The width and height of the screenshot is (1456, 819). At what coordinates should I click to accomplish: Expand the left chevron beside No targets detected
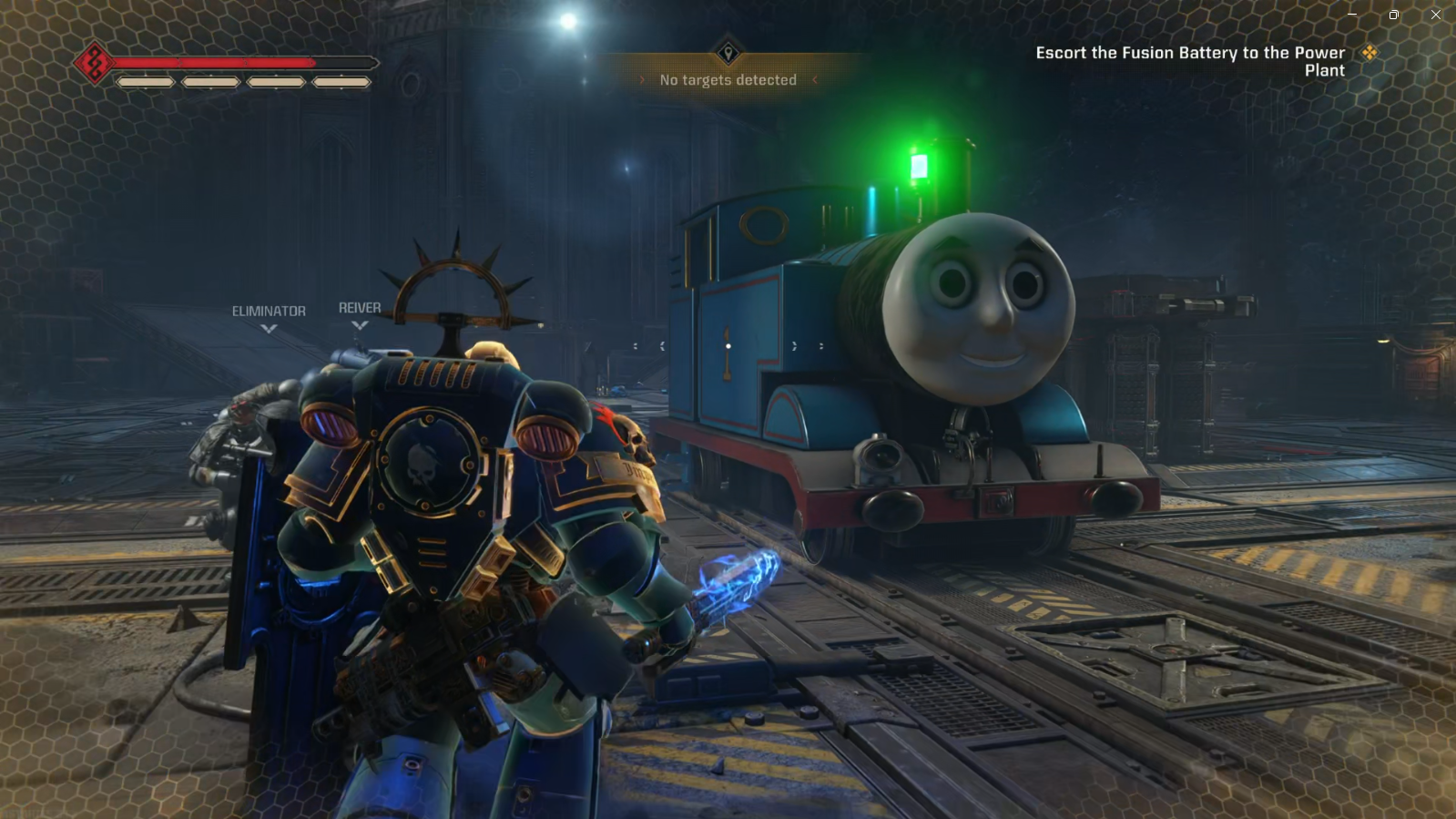tap(643, 79)
